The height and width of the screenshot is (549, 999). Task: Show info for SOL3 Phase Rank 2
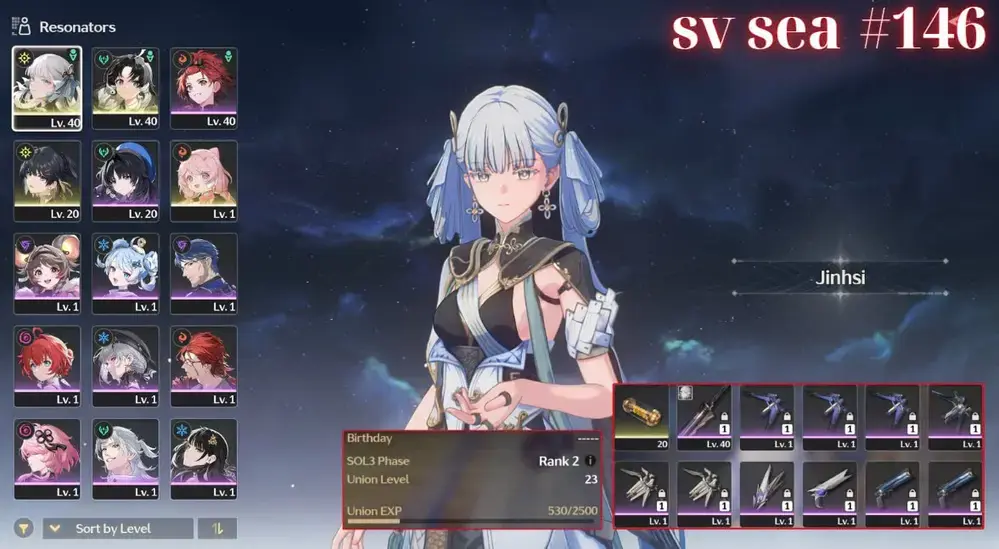pos(590,461)
